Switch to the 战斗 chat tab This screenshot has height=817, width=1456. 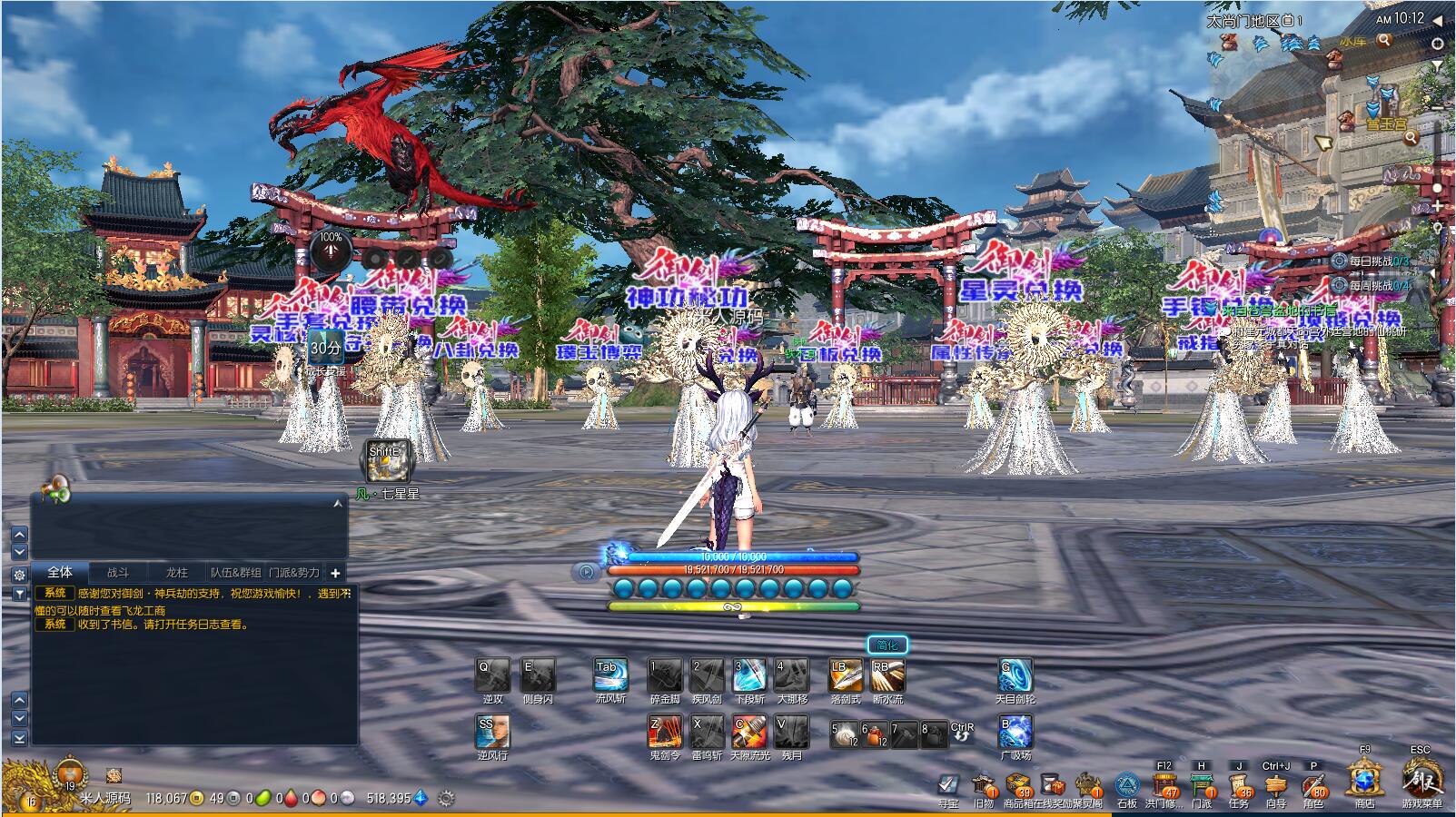click(x=118, y=573)
